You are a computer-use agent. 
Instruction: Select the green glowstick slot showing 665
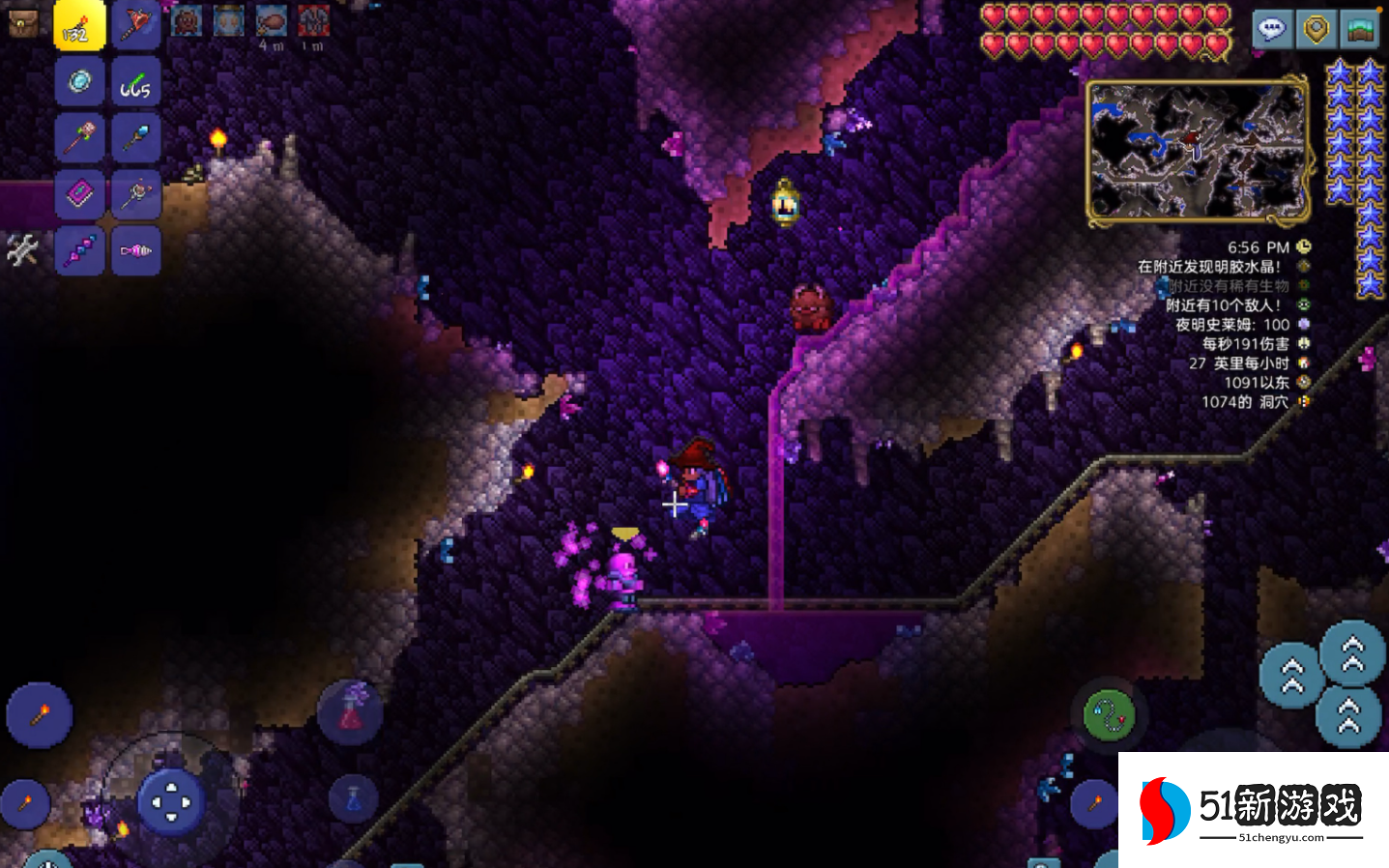(135, 82)
